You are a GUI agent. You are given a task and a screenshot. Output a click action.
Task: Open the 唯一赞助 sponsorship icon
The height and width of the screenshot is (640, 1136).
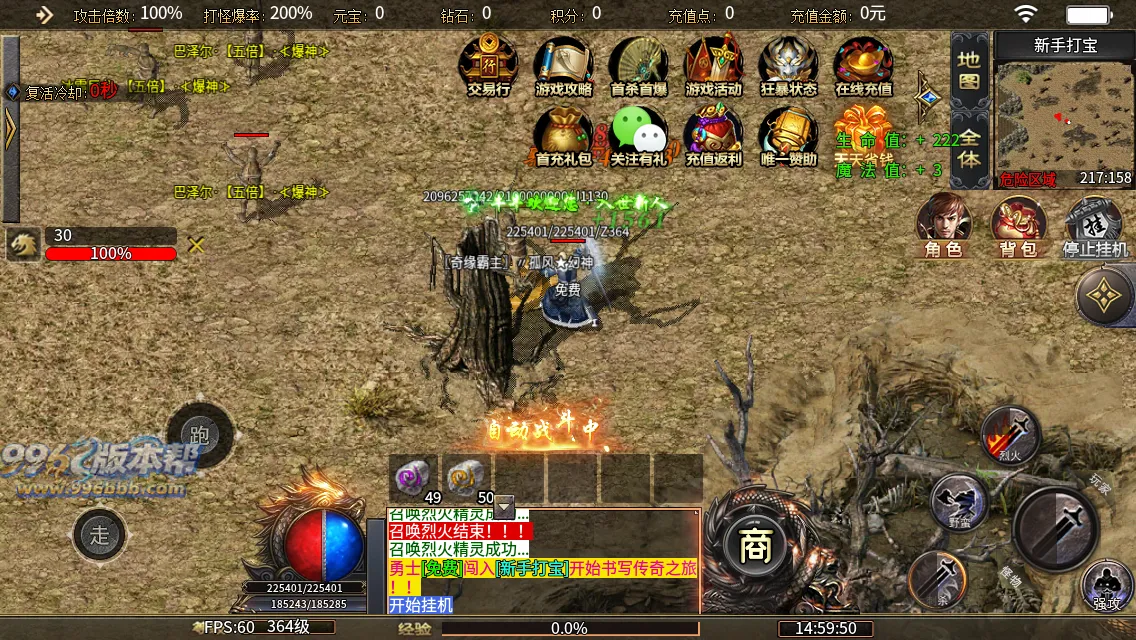[788, 135]
